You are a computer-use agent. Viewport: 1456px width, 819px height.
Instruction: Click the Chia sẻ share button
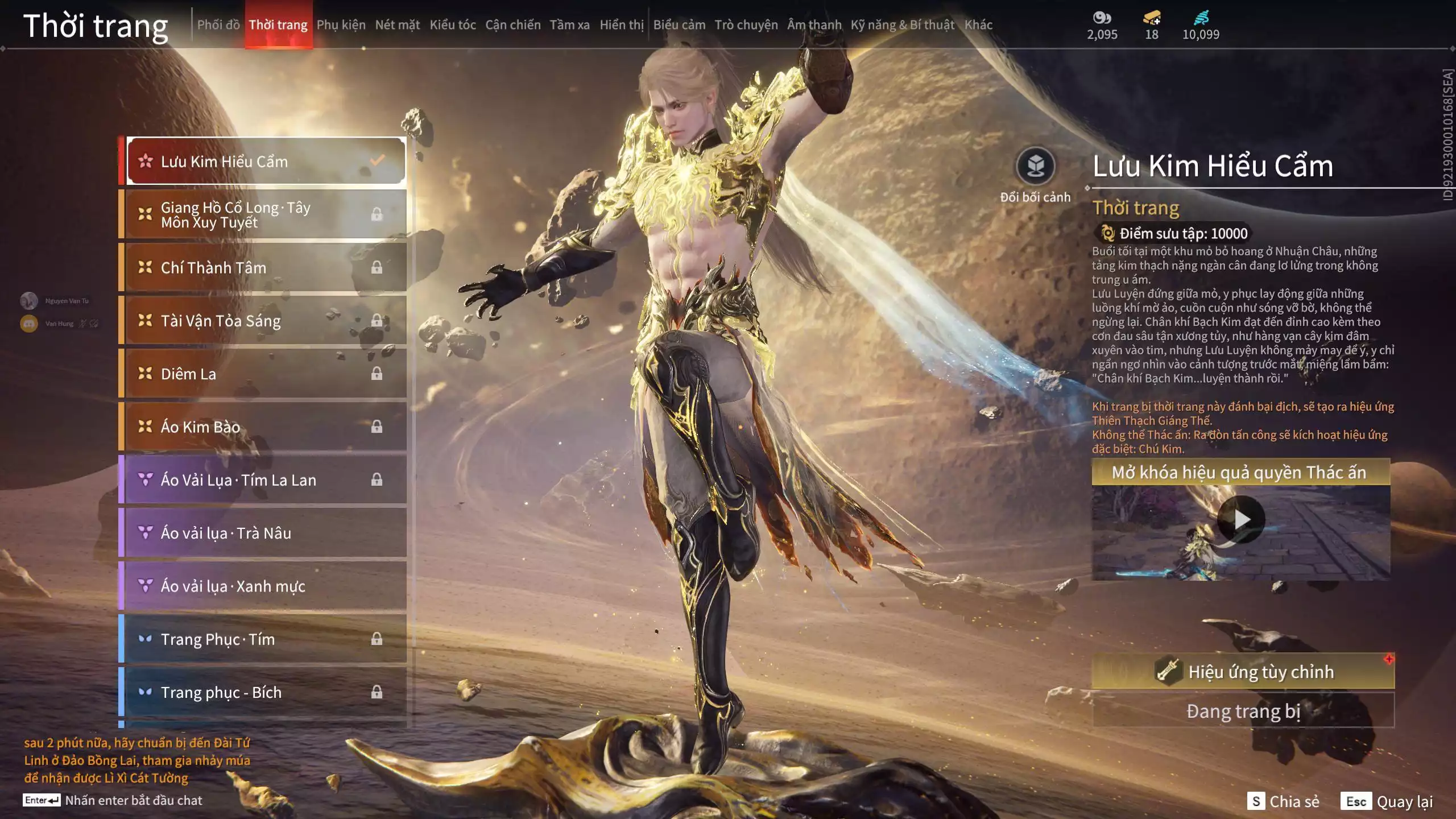click(1283, 801)
